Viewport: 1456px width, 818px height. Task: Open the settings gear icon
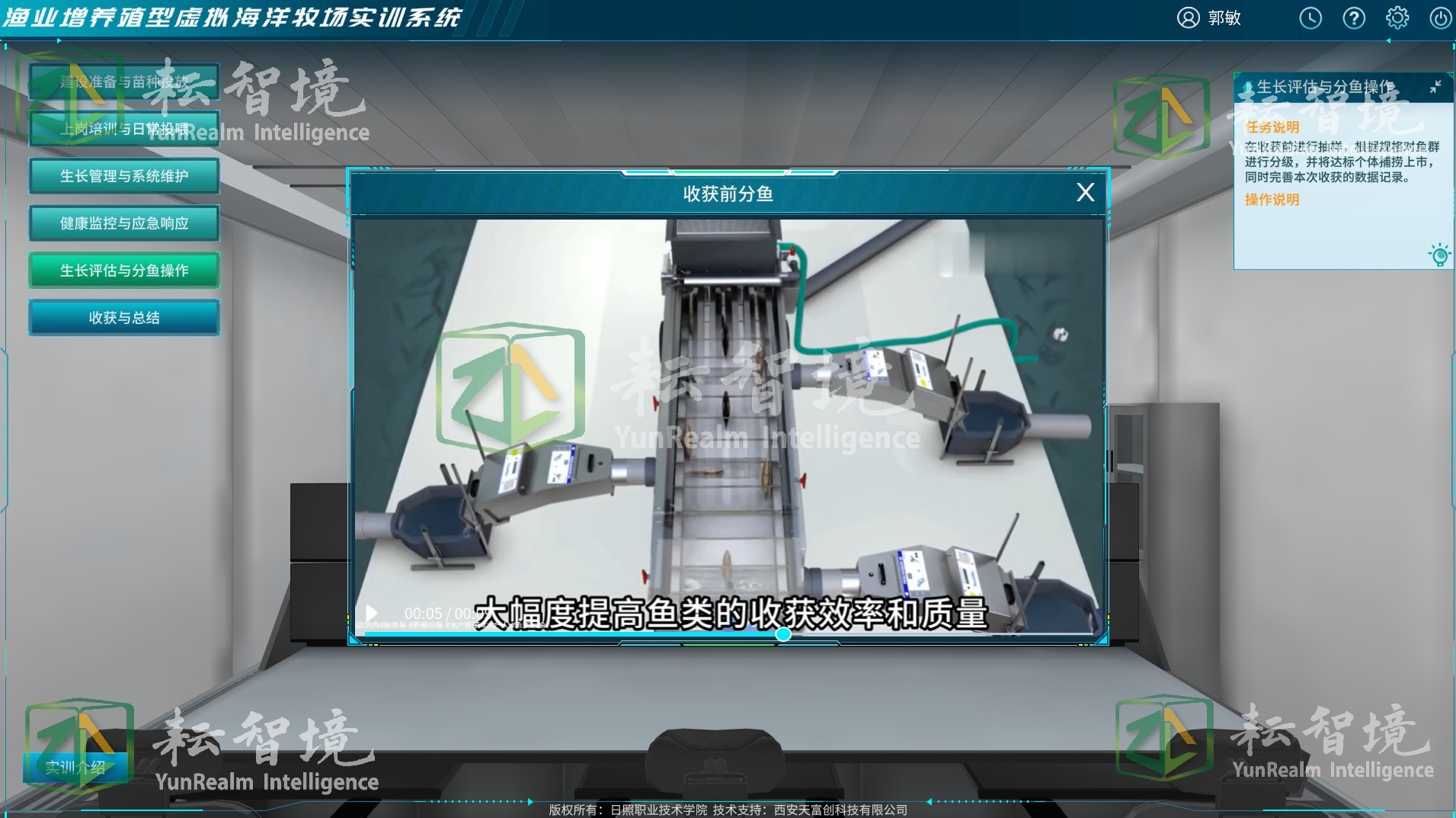[1399, 18]
